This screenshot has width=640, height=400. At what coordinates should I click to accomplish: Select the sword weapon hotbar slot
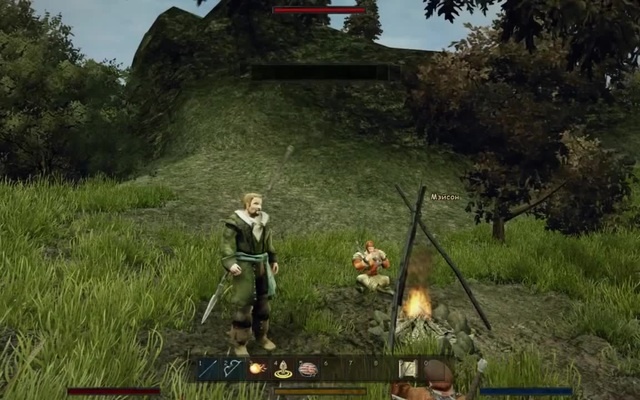tap(208, 369)
